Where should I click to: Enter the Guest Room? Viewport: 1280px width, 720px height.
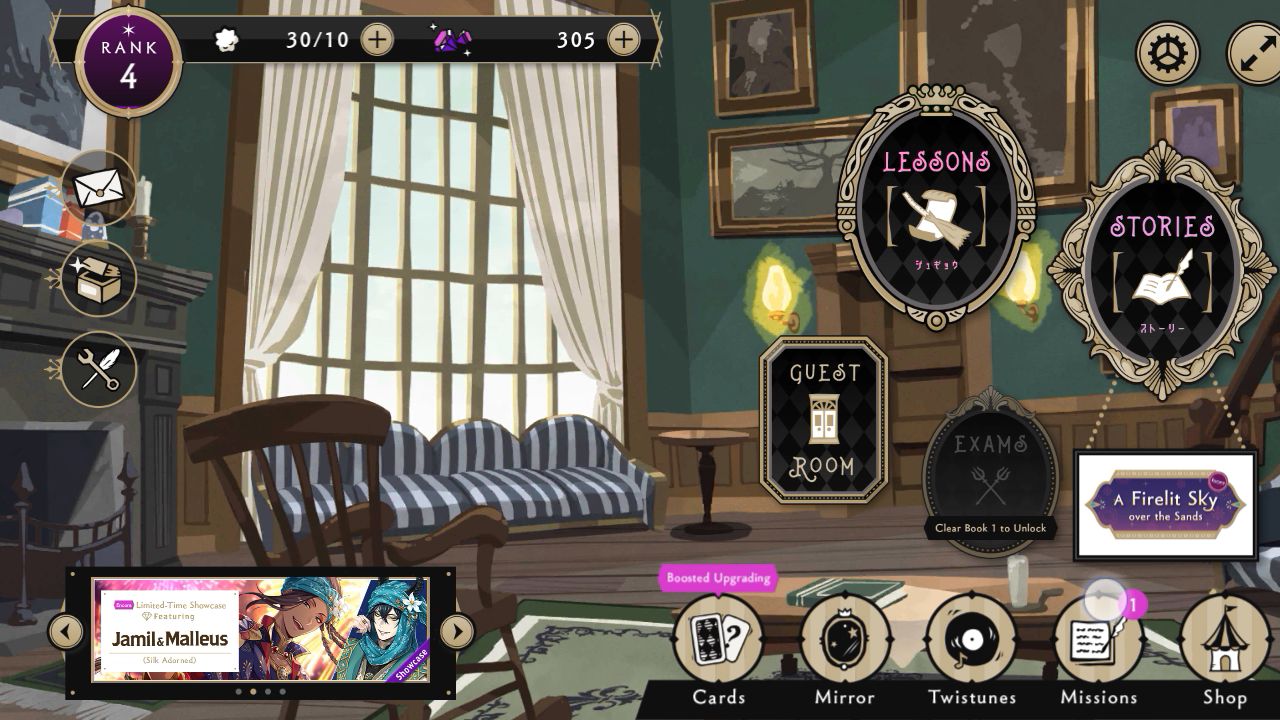(x=823, y=420)
